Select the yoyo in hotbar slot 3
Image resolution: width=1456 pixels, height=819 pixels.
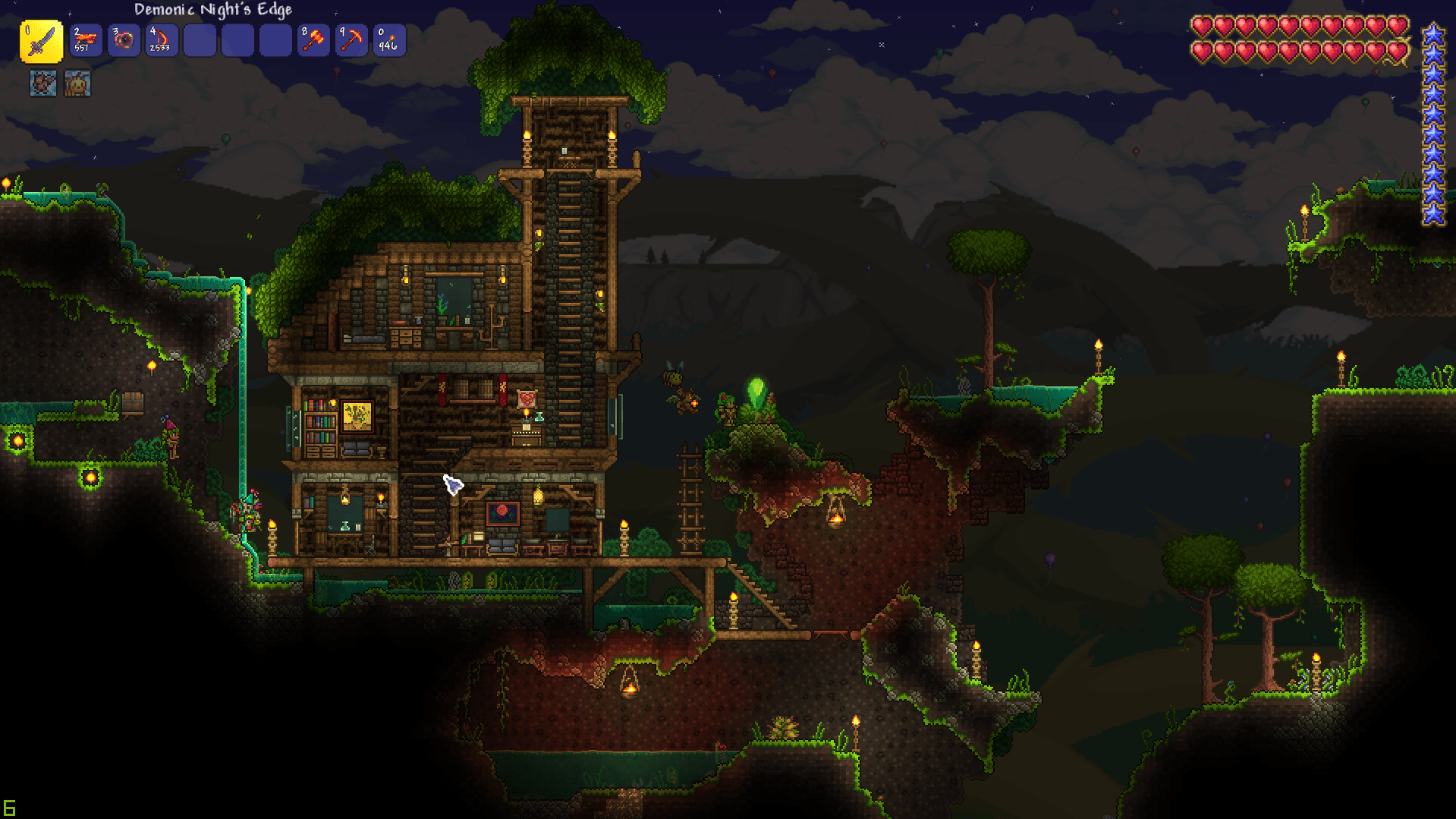[123, 40]
